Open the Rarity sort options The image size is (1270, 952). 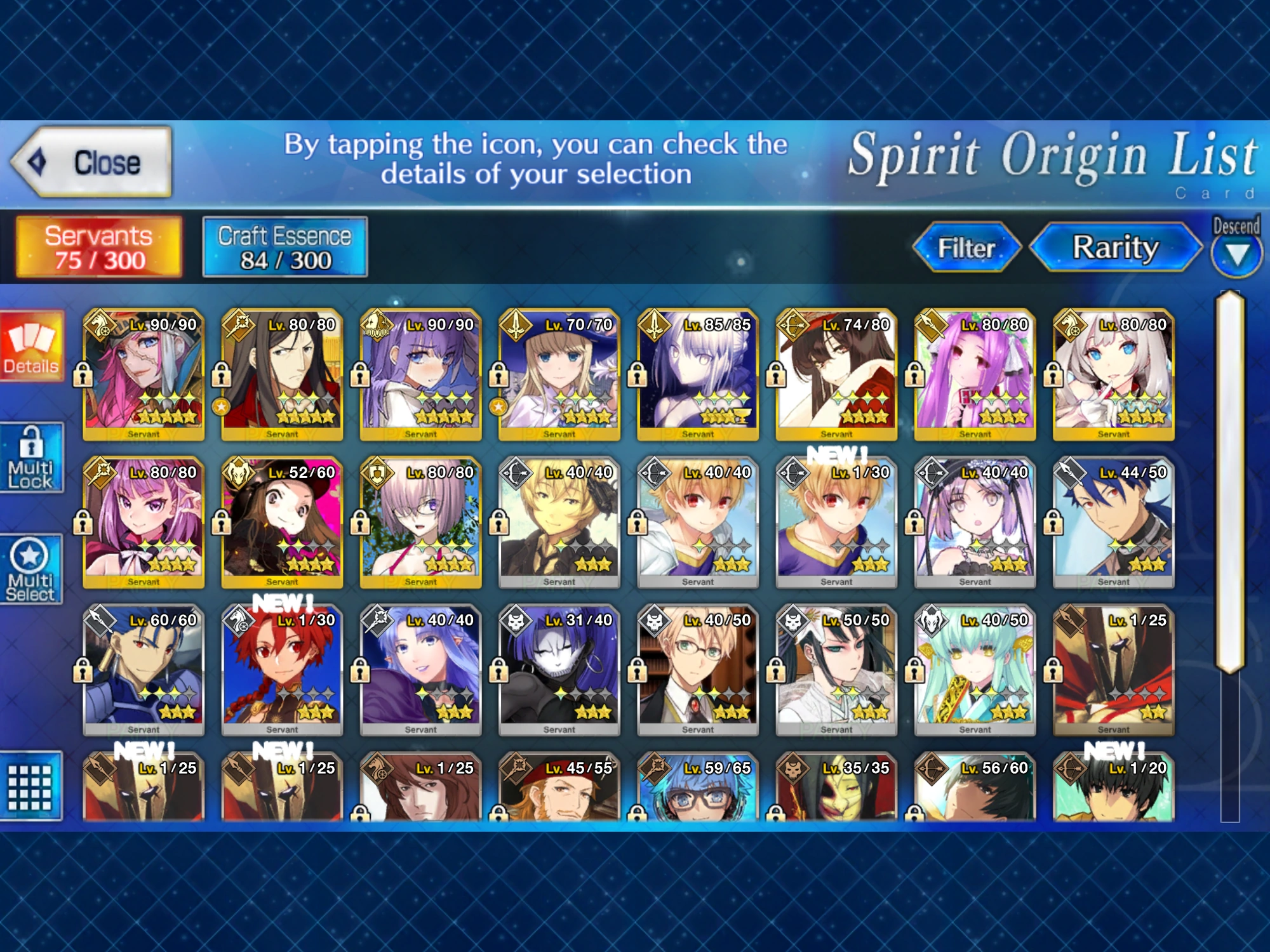(1114, 249)
